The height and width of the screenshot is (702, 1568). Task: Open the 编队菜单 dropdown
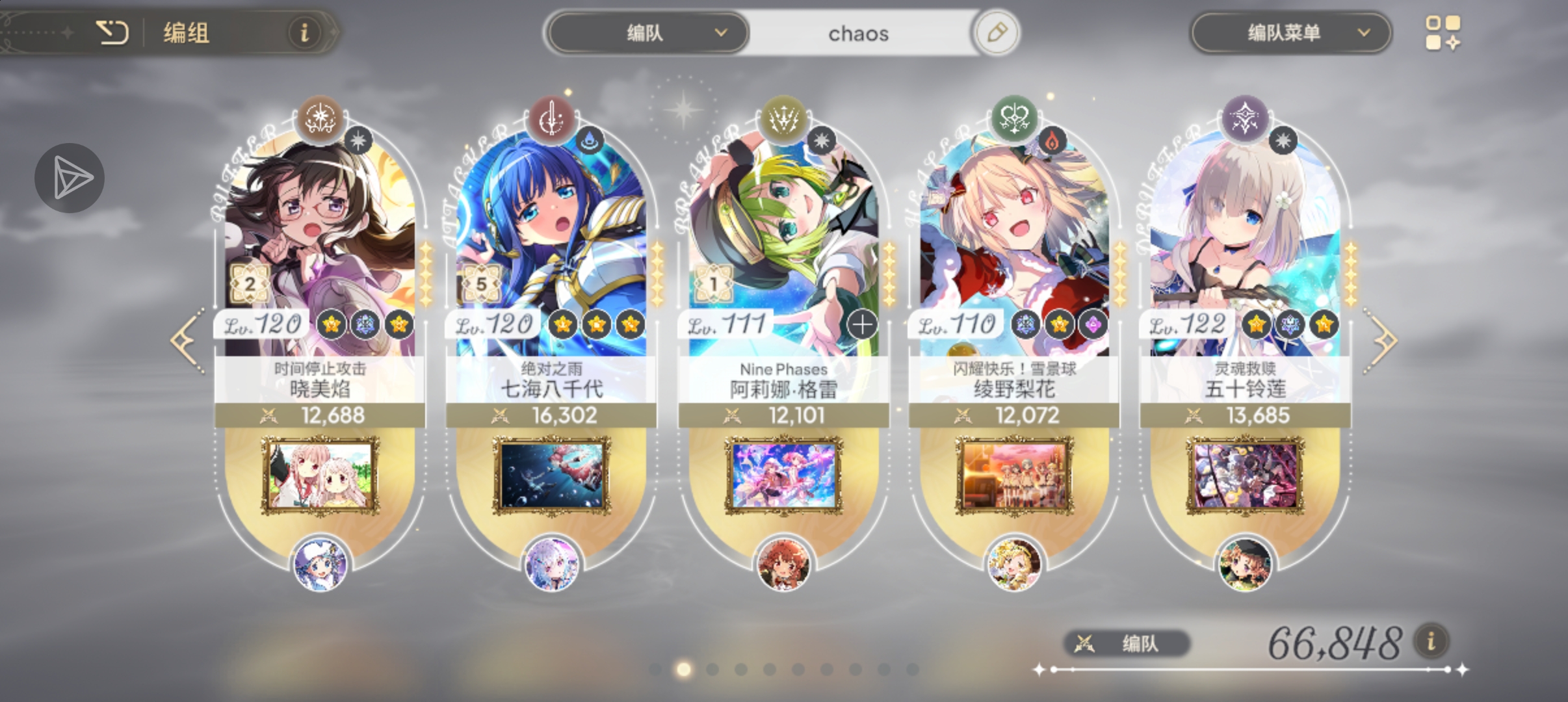[x=1290, y=33]
